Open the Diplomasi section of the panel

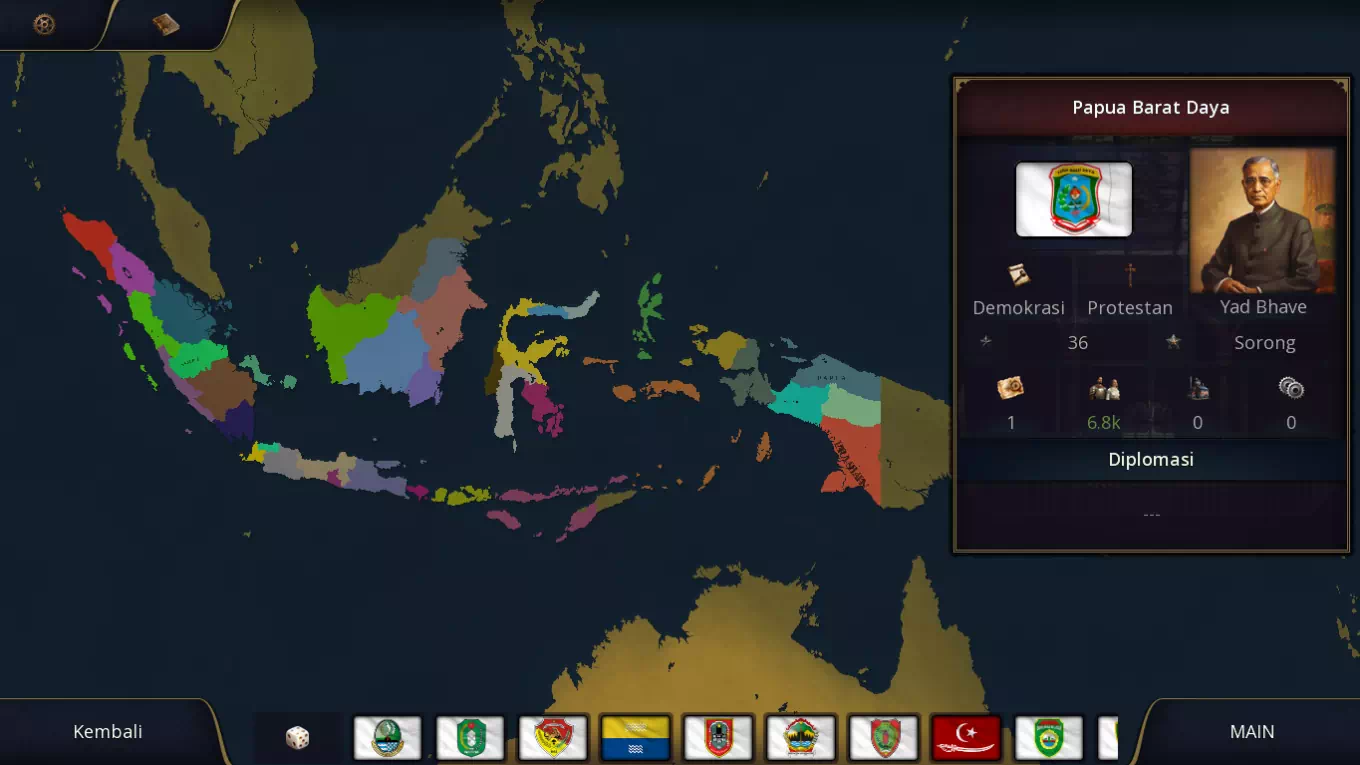coord(1151,459)
